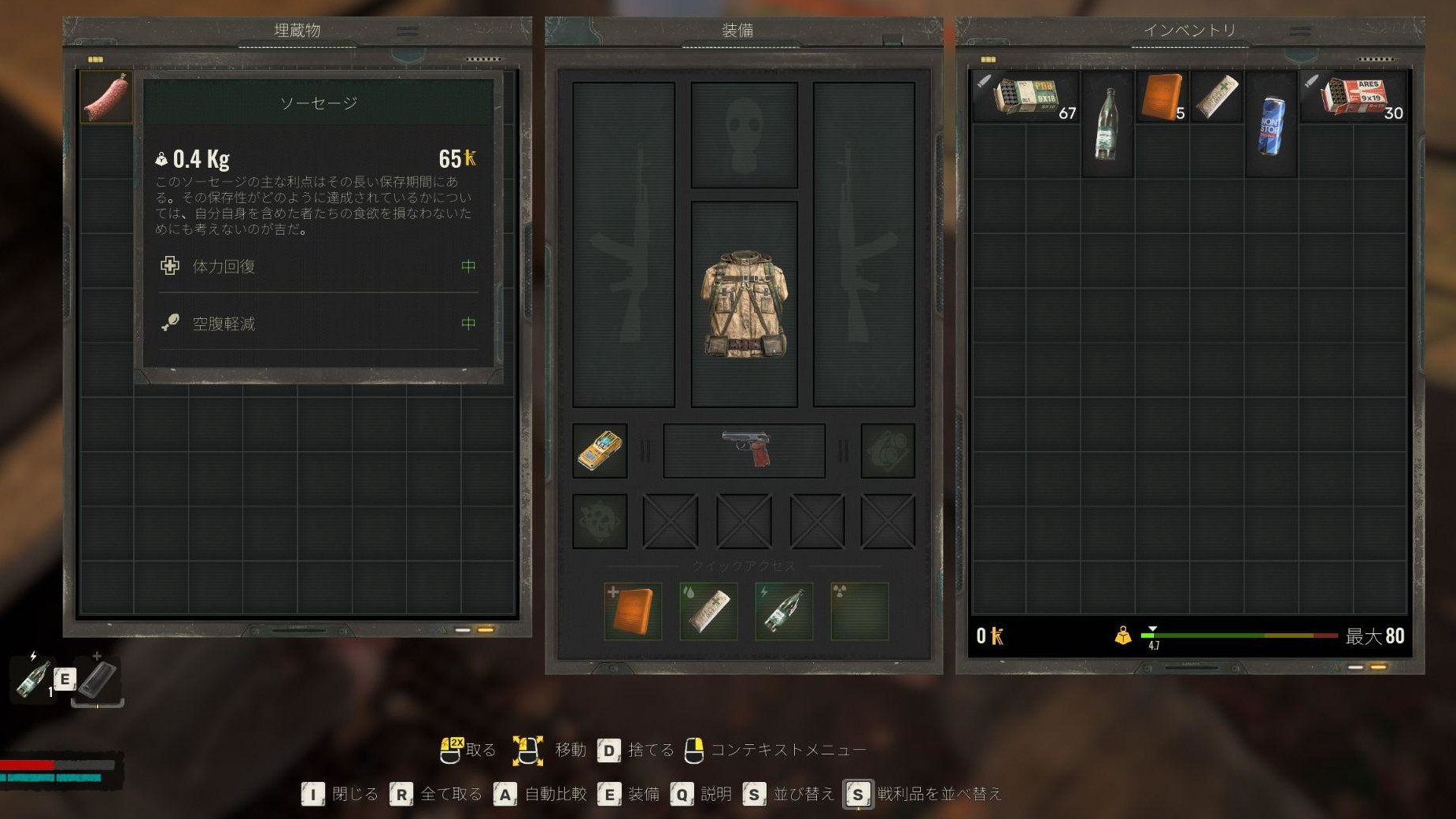Select the bandage in inventory
Viewport: 1456px width, 819px height.
(1217, 97)
